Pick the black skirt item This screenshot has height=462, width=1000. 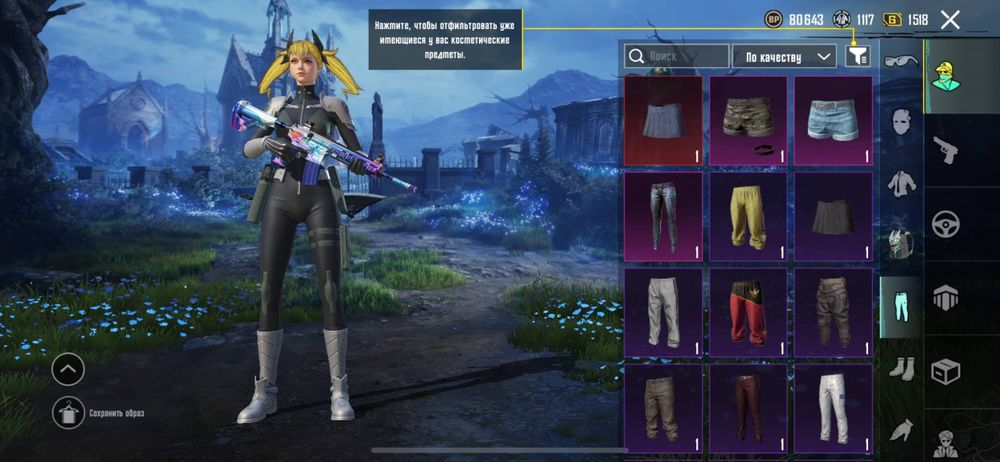click(x=834, y=217)
